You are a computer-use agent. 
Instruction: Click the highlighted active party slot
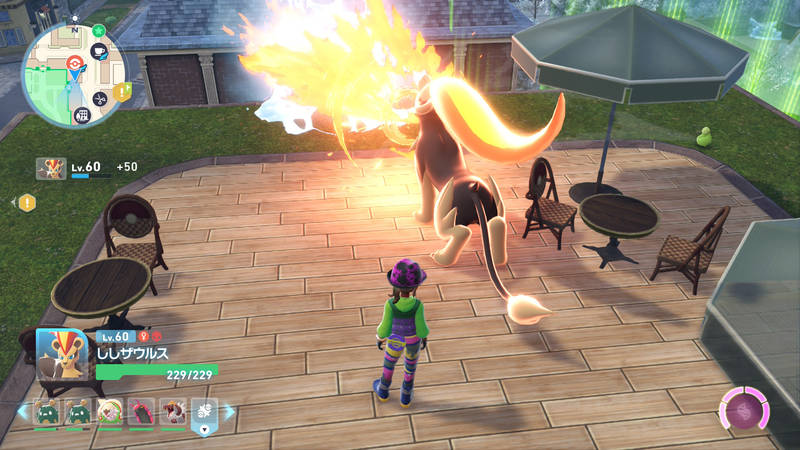(x=204, y=411)
